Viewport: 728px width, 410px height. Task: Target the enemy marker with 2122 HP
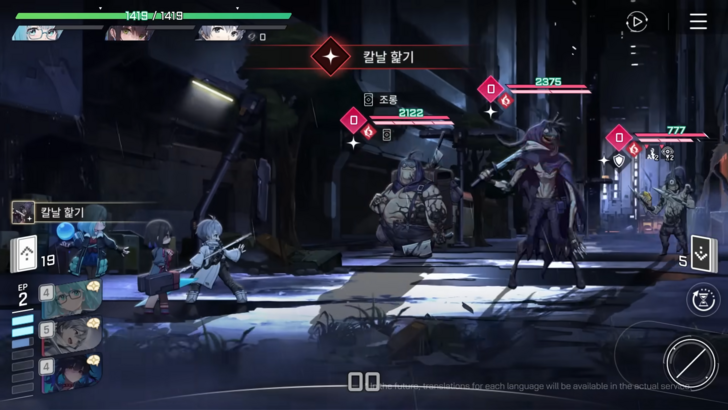pyautogui.click(x=354, y=120)
